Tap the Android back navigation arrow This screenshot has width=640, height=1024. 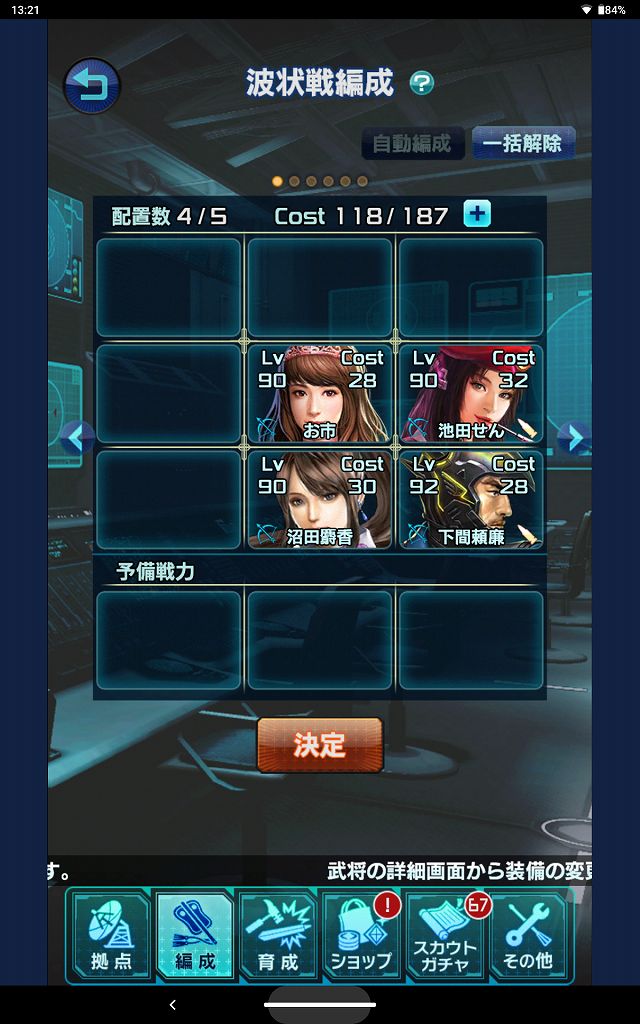pyautogui.click(x=173, y=1004)
